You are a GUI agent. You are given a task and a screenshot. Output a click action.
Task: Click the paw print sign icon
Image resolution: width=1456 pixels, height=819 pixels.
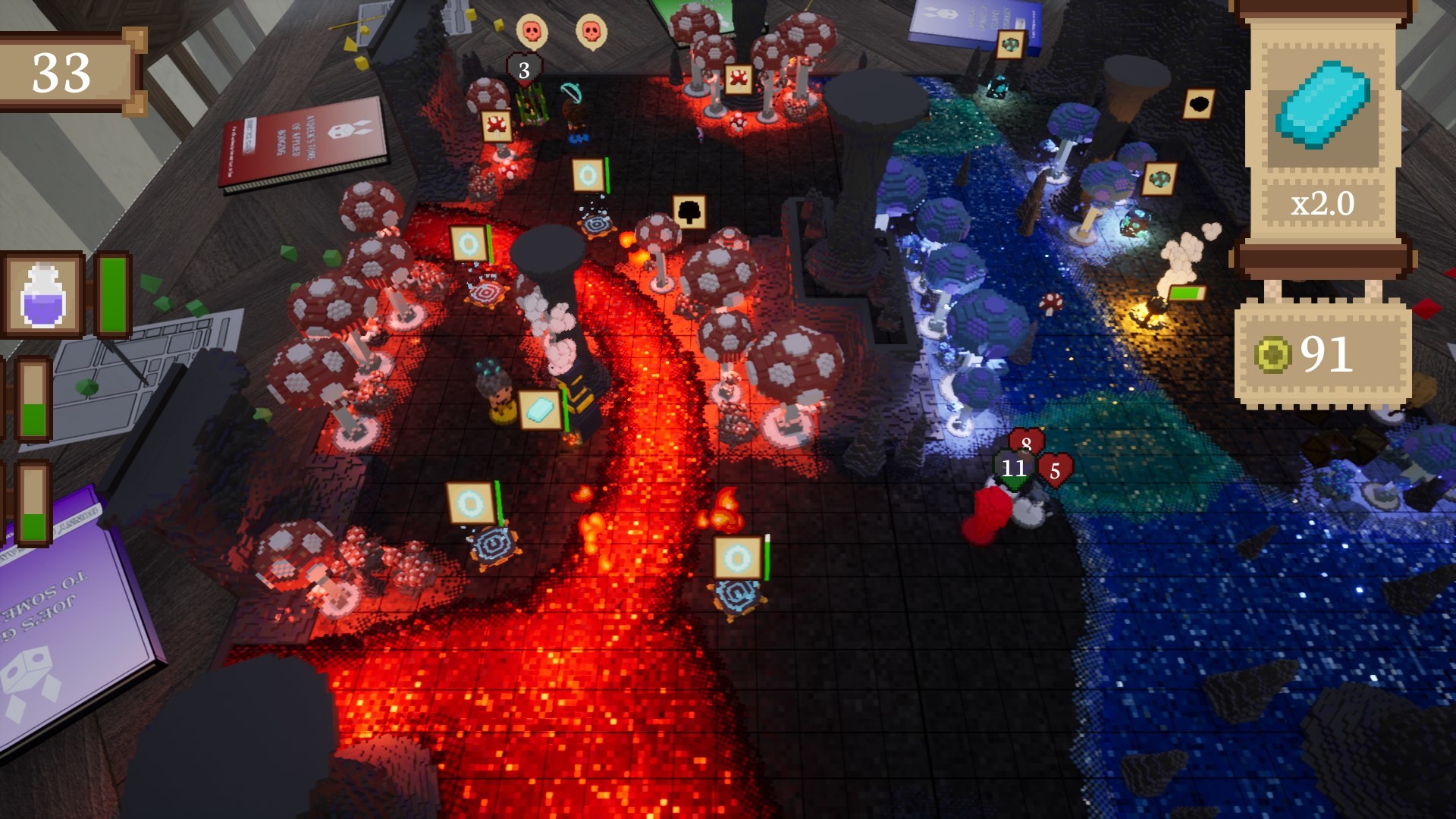pos(497,124)
